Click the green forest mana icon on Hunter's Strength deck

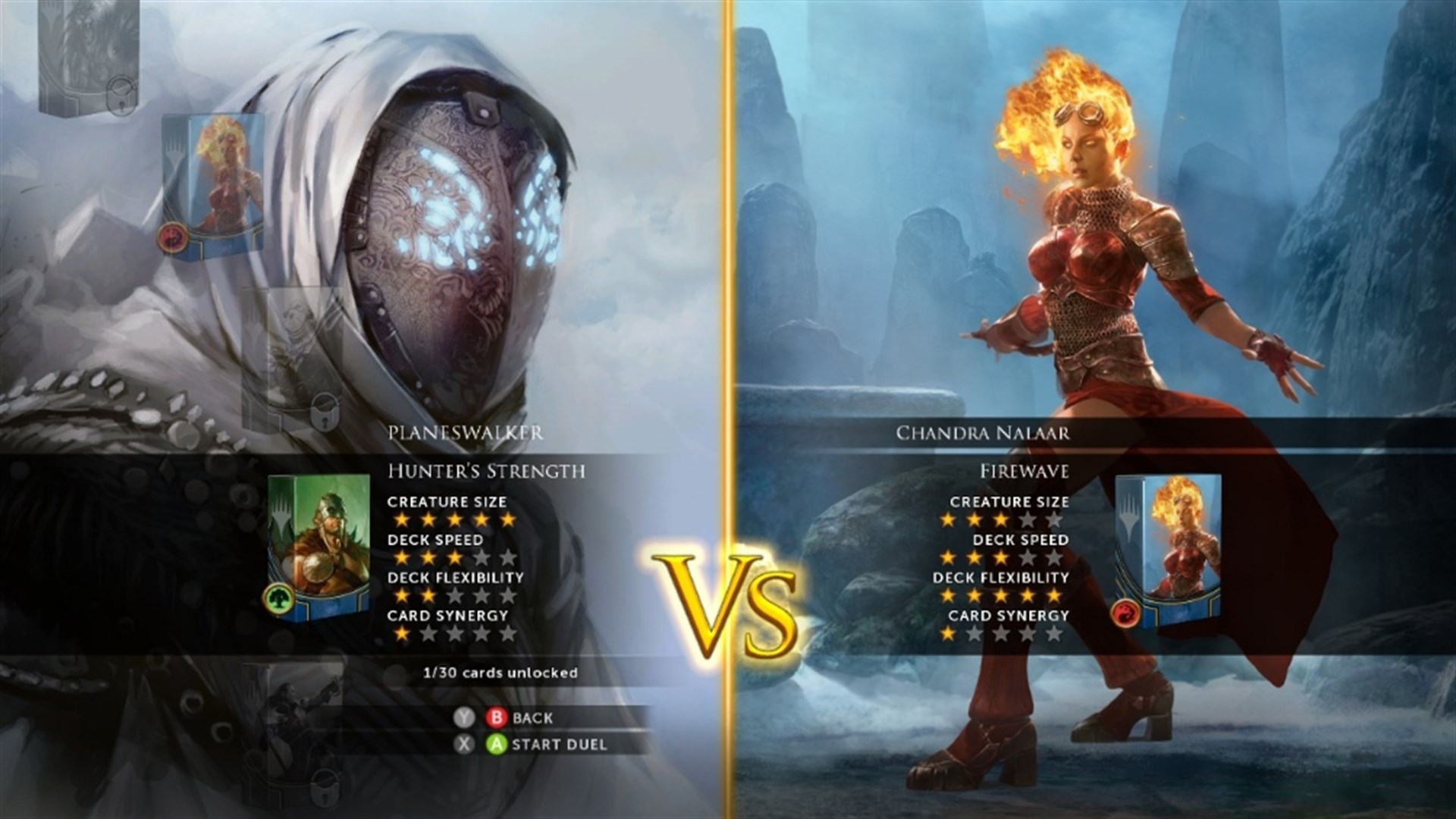tap(281, 598)
